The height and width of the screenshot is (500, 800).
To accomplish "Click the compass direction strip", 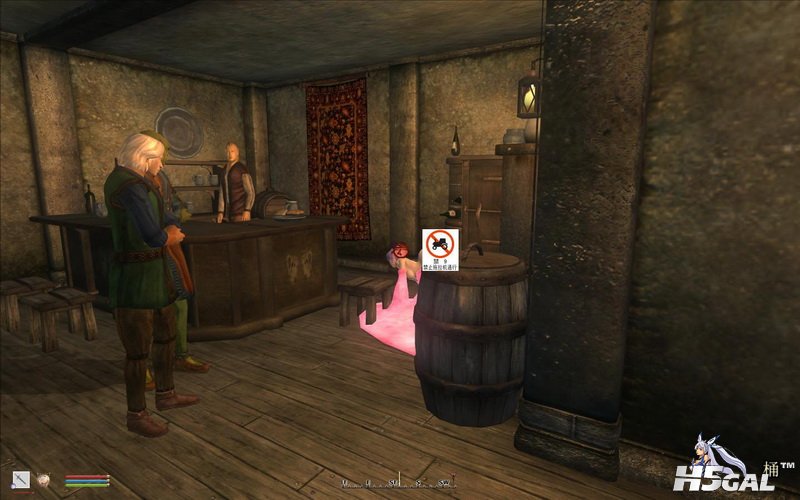I will tap(400, 481).
